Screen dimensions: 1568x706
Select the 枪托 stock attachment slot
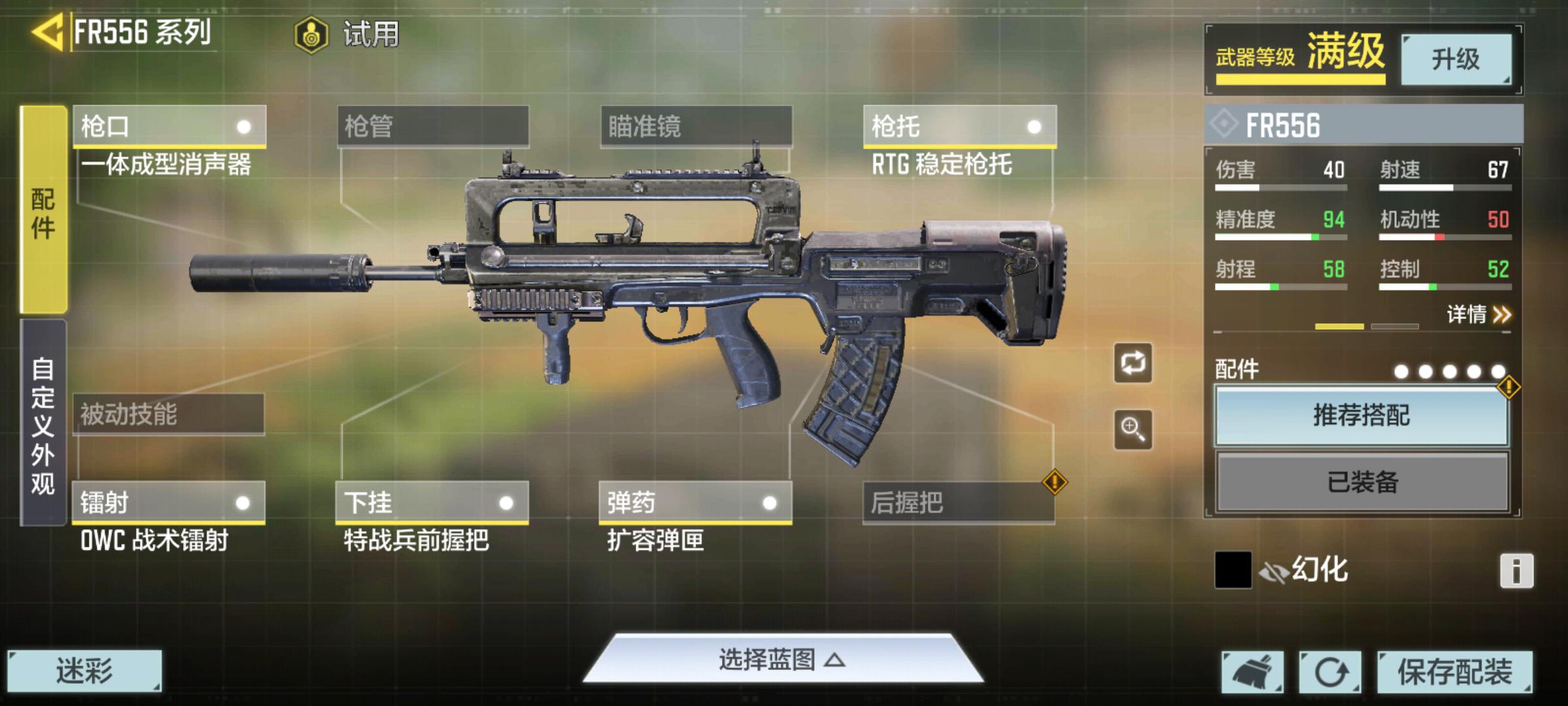tap(959, 126)
